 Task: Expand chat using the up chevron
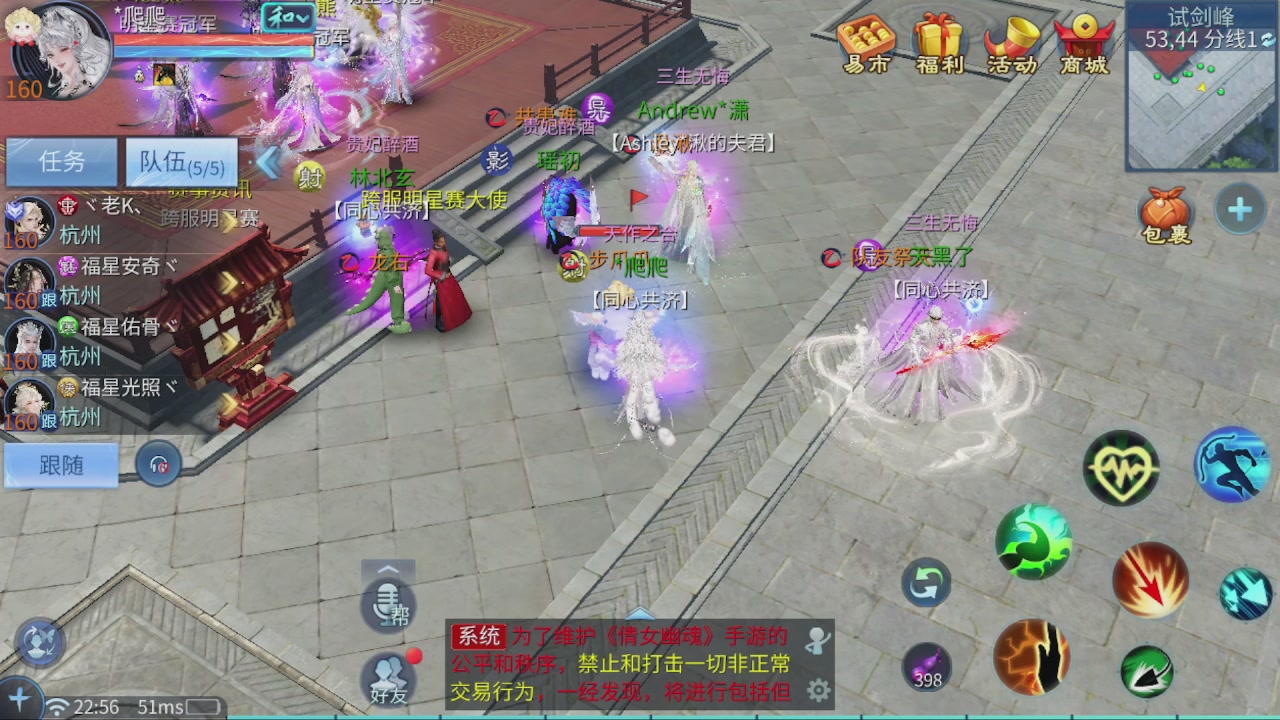388,567
